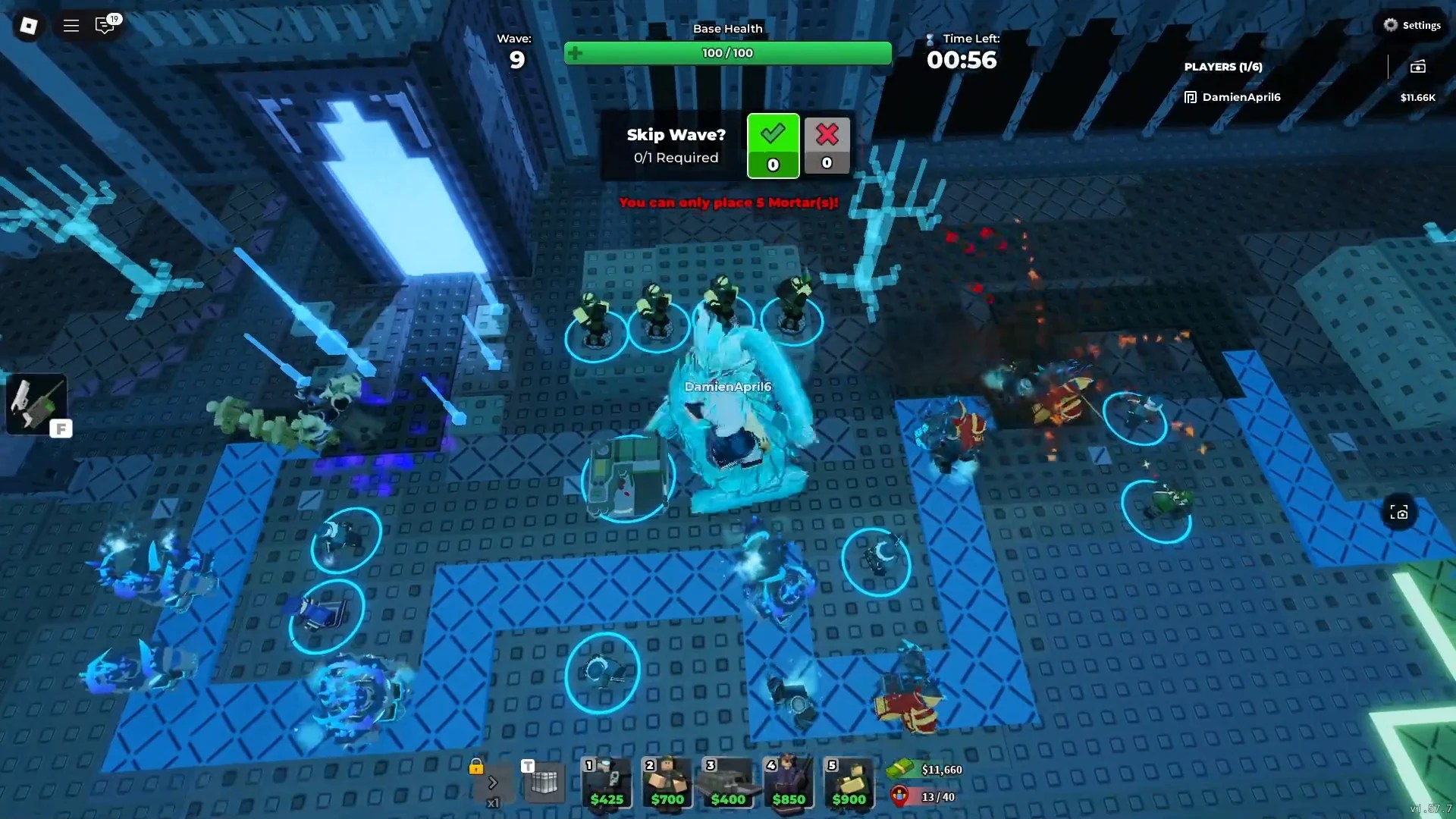
Task: Expand the hotbar with the arrow chevron
Action: click(494, 783)
